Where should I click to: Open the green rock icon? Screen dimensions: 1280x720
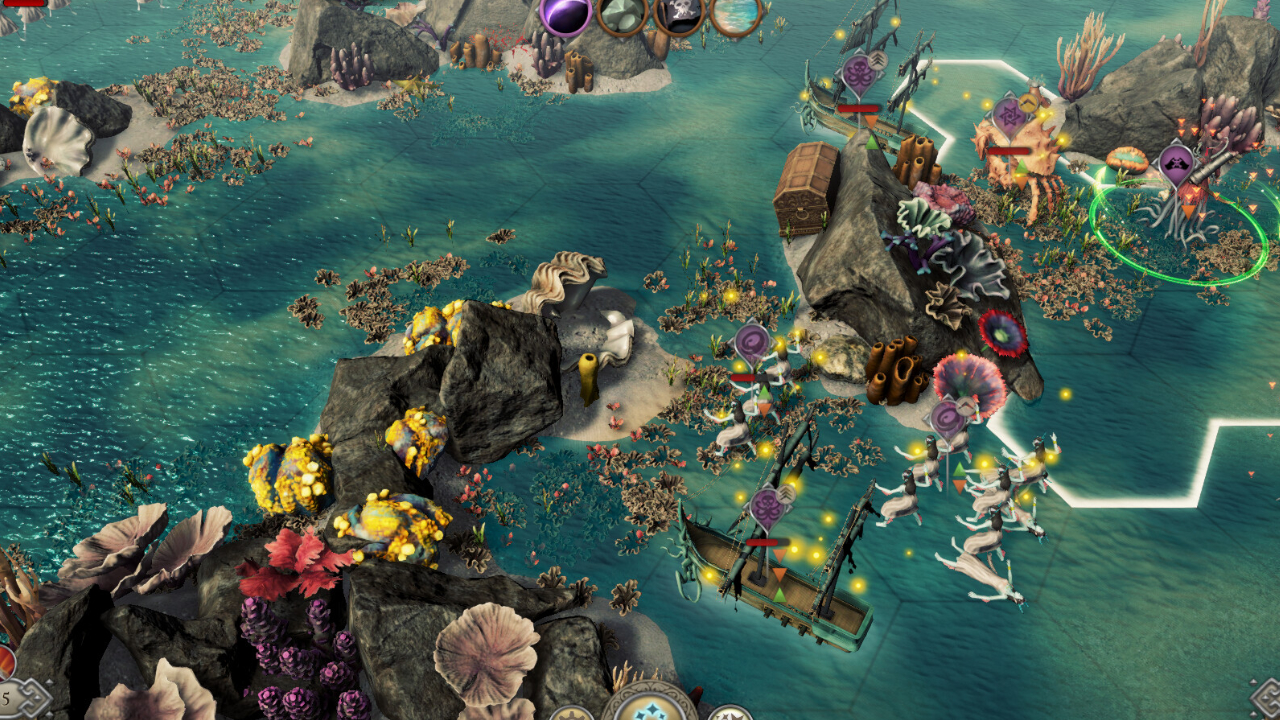622,15
